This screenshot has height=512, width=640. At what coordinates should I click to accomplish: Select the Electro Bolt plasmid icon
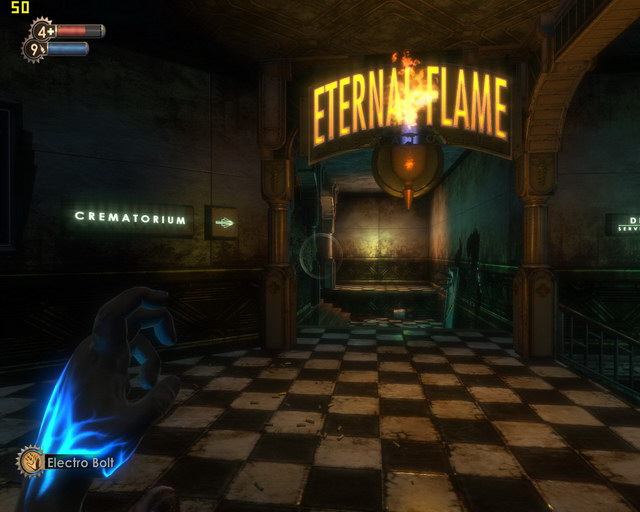[x=31, y=461]
